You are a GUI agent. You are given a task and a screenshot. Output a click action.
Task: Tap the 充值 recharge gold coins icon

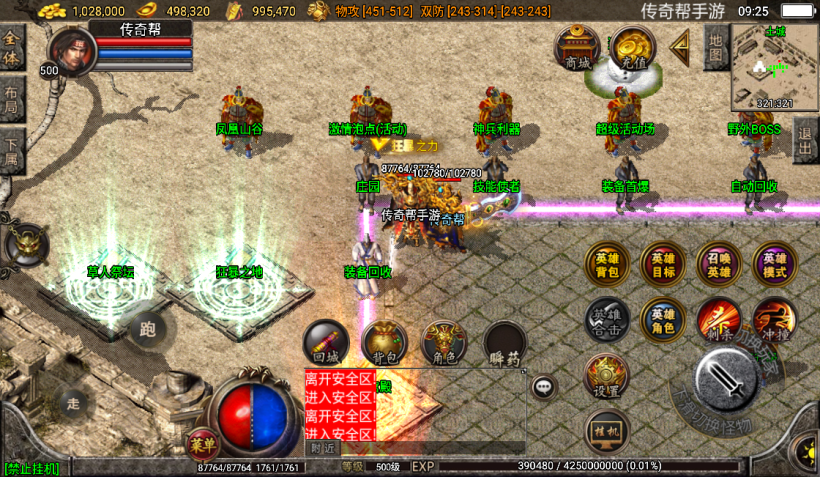[632, 47]
